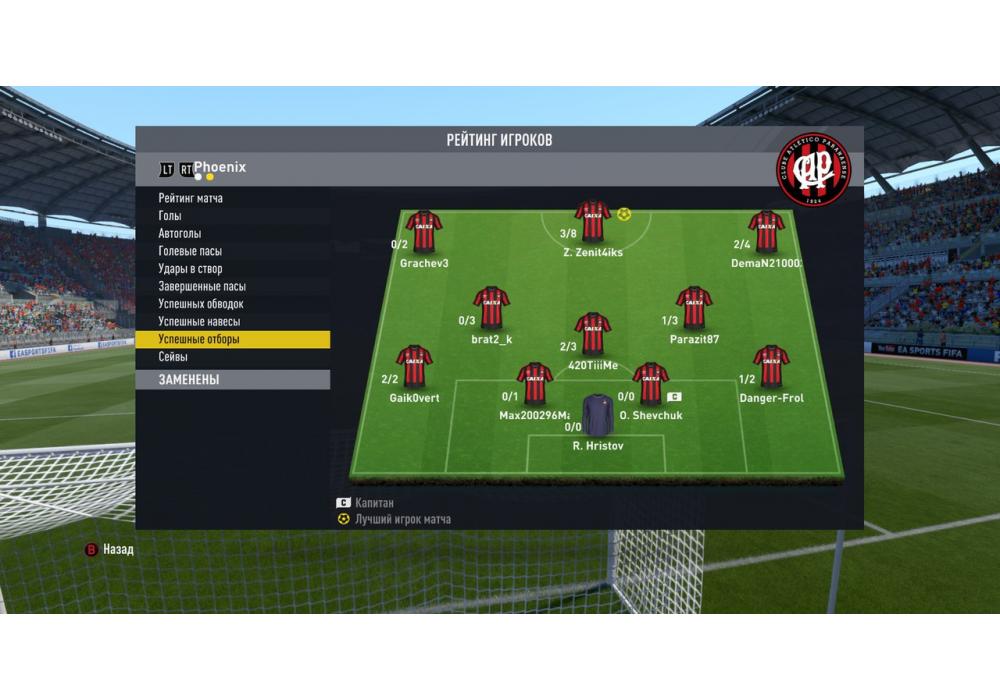The image size is (1000, 700).
Task: Open the Автоголы stat list
Action: [180, 234]
